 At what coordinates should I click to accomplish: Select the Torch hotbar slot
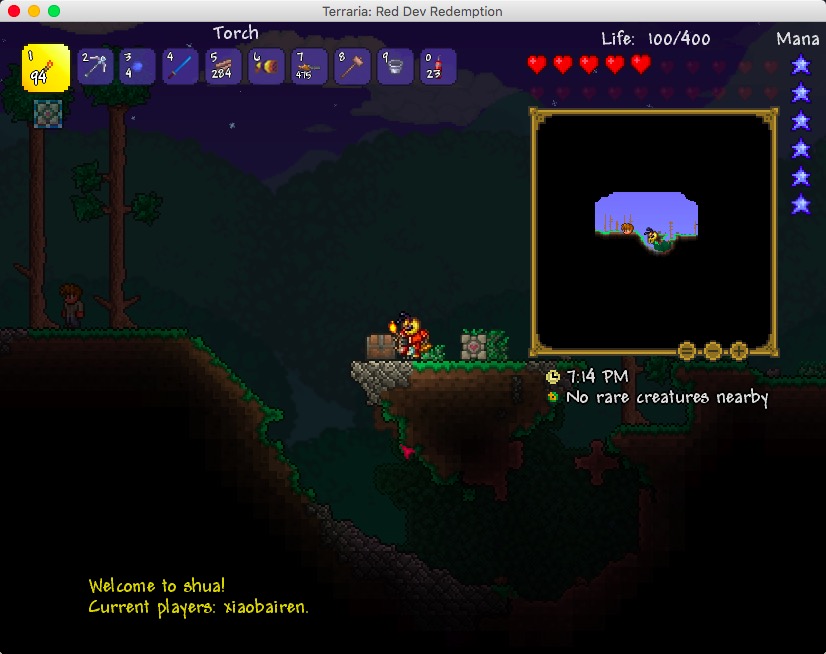point(46,68)
